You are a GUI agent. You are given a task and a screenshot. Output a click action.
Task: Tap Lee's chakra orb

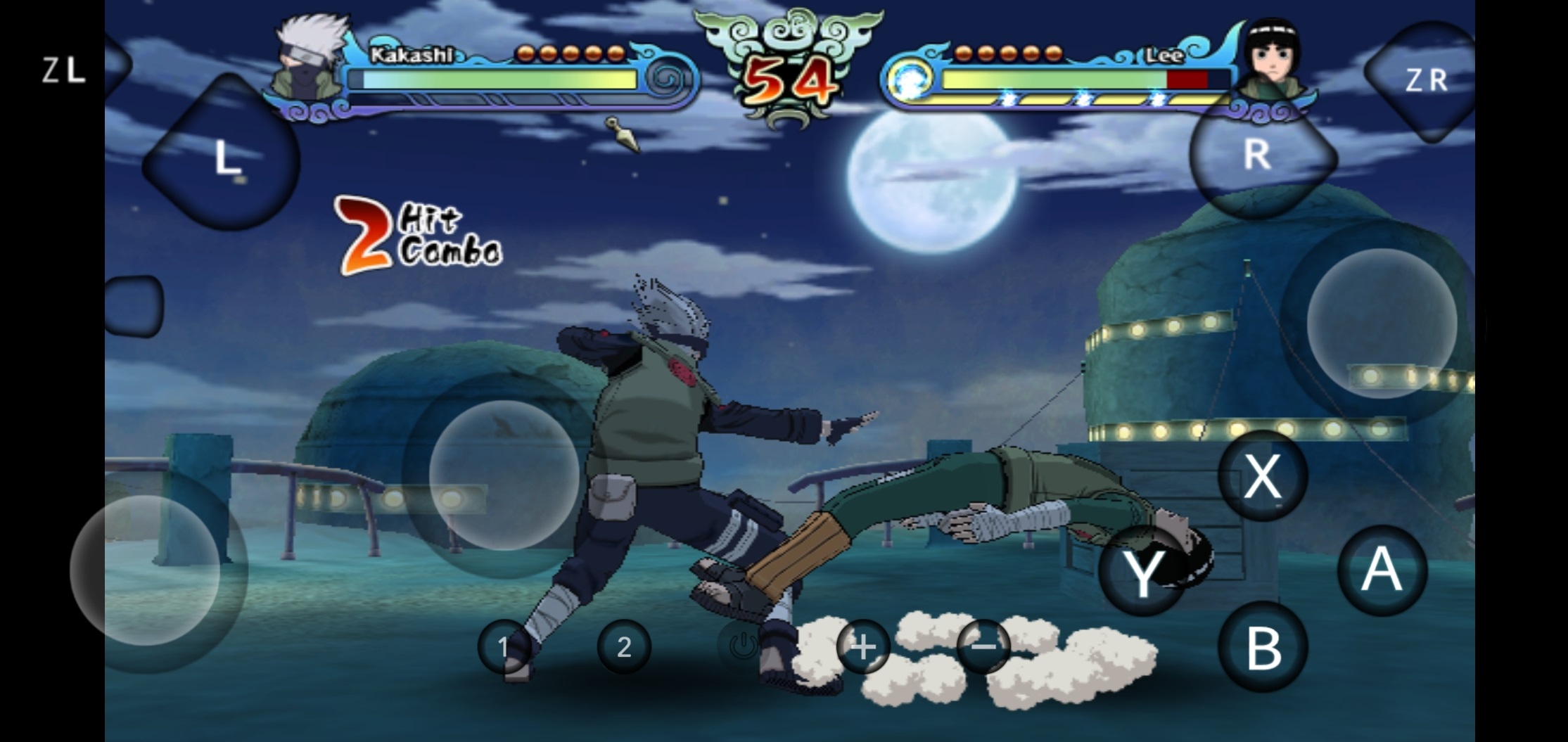tap(909, 79)
